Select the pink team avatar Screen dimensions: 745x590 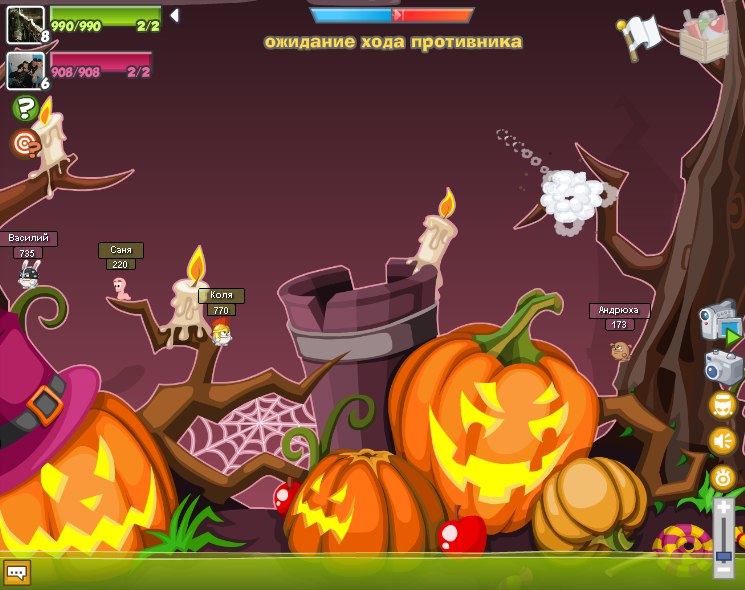coord(25,71)
